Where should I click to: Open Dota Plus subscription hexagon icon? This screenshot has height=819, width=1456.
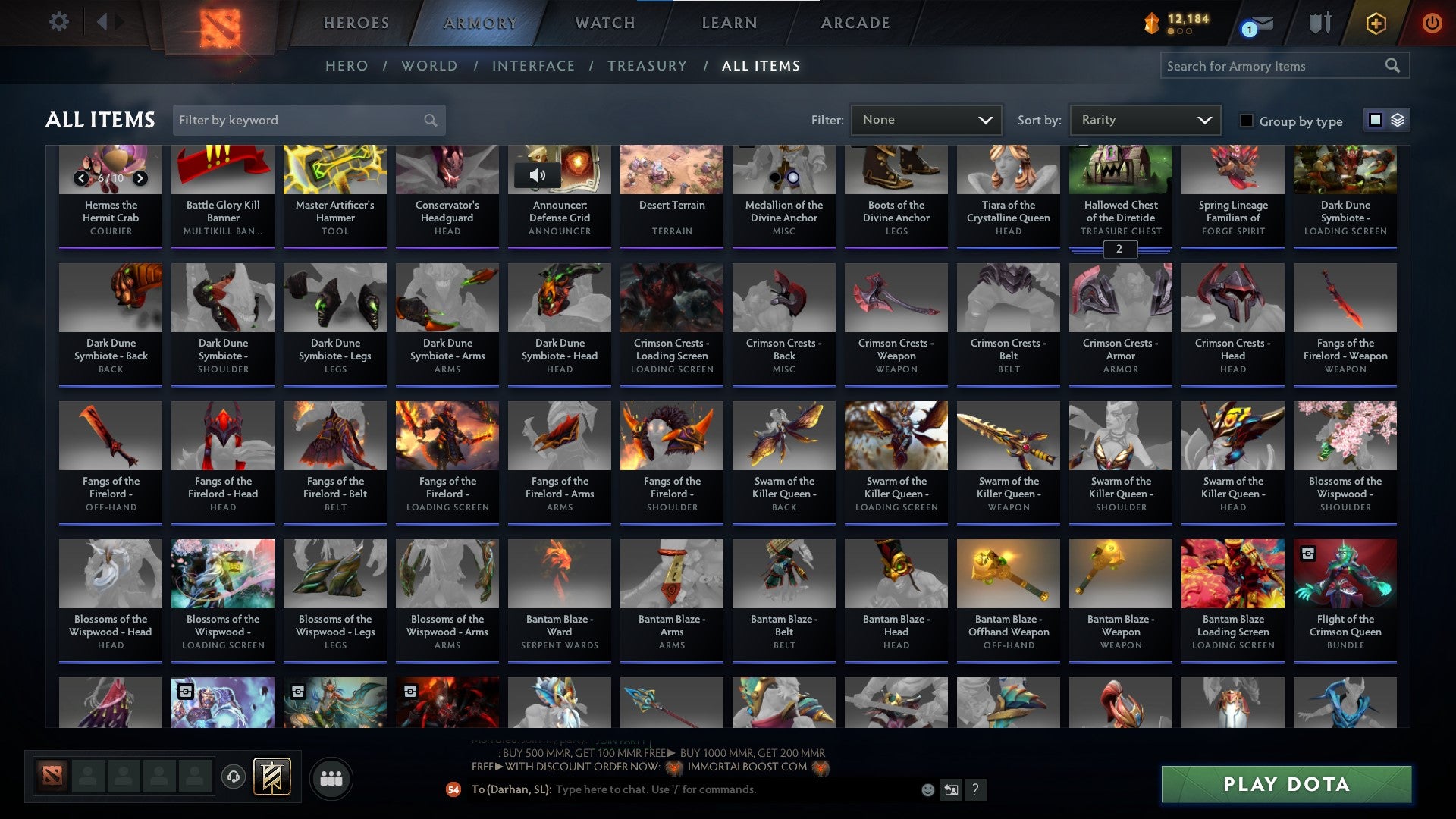pyautogui.click(x=1376, y=23)
